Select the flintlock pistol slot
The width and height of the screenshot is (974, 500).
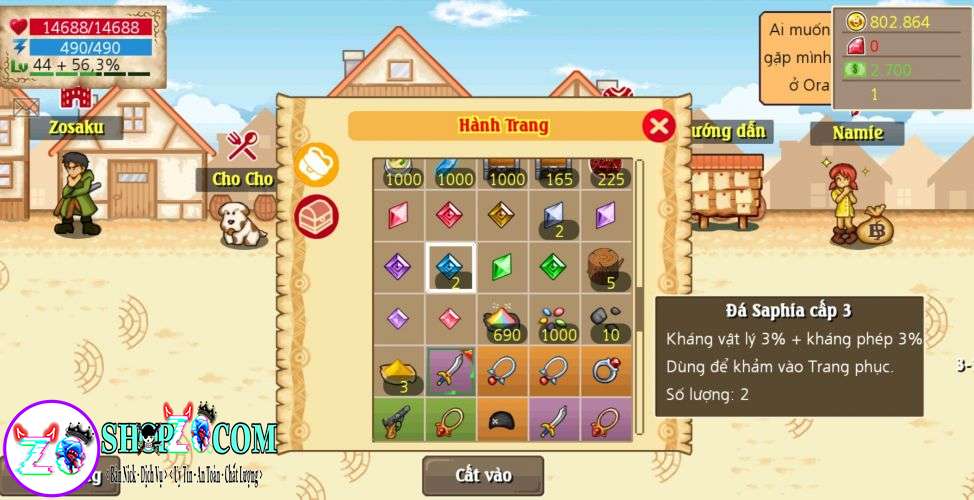tap(399, 421)
